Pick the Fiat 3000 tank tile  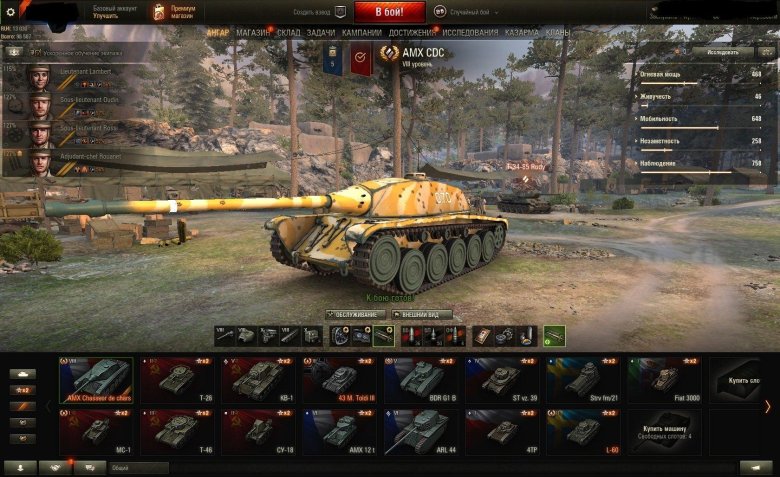click(664, 379)
